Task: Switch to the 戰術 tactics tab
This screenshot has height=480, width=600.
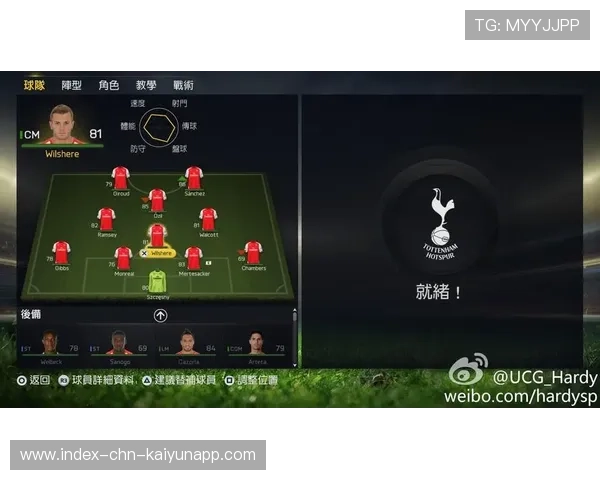Action: (x=183, y=86)
